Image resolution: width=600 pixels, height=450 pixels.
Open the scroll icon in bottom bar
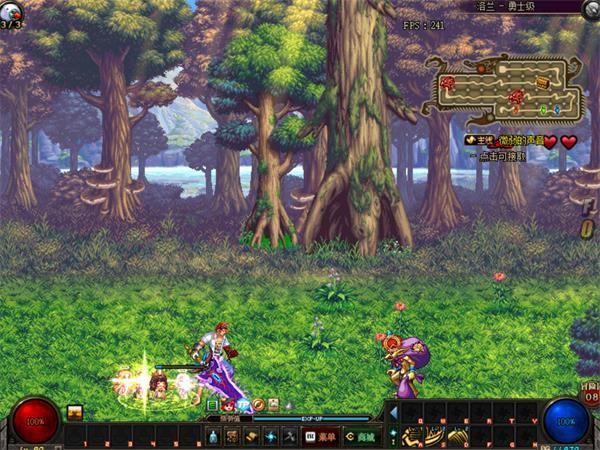(x=250, y=437)
